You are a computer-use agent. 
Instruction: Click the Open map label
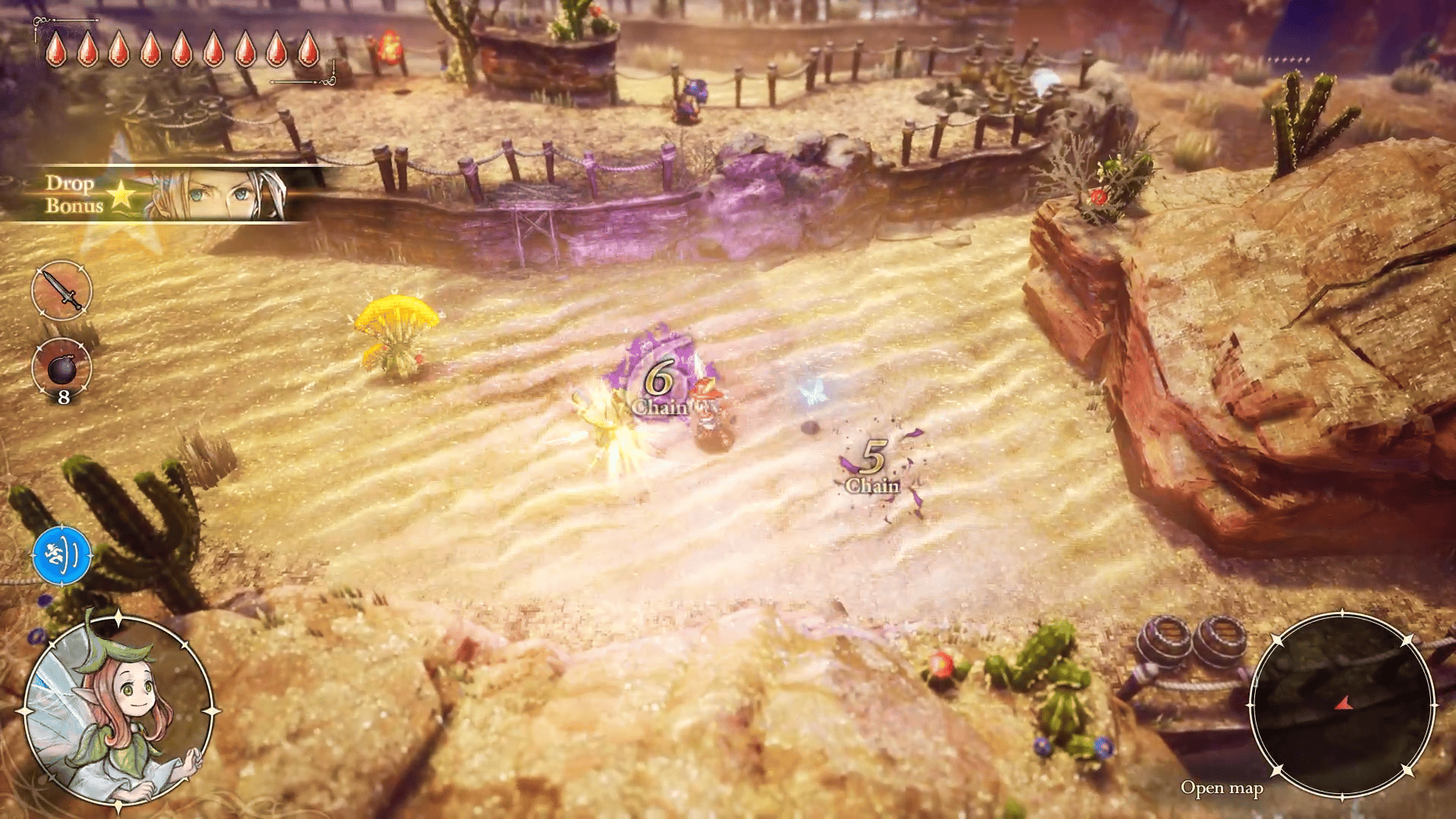[1221, 789]
